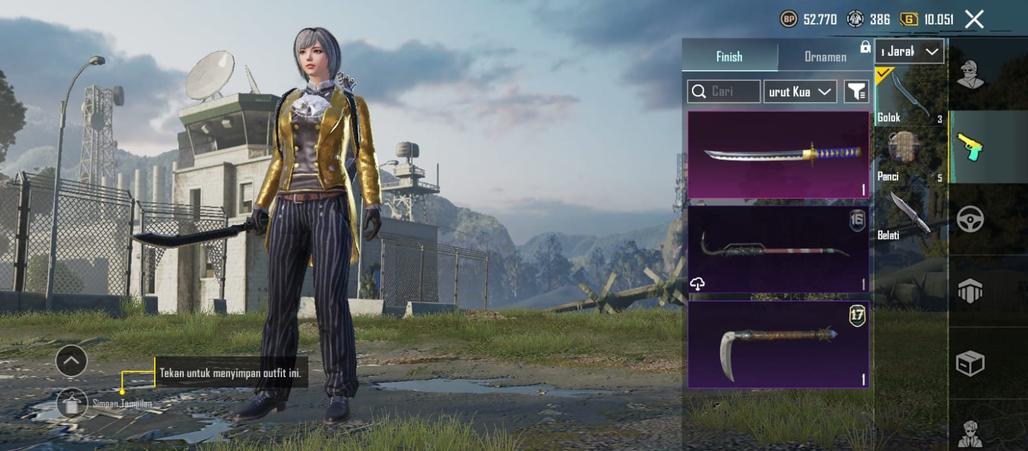1028x451 pixels.
Task: Open the filter funnel button
Action: (856, 92)
